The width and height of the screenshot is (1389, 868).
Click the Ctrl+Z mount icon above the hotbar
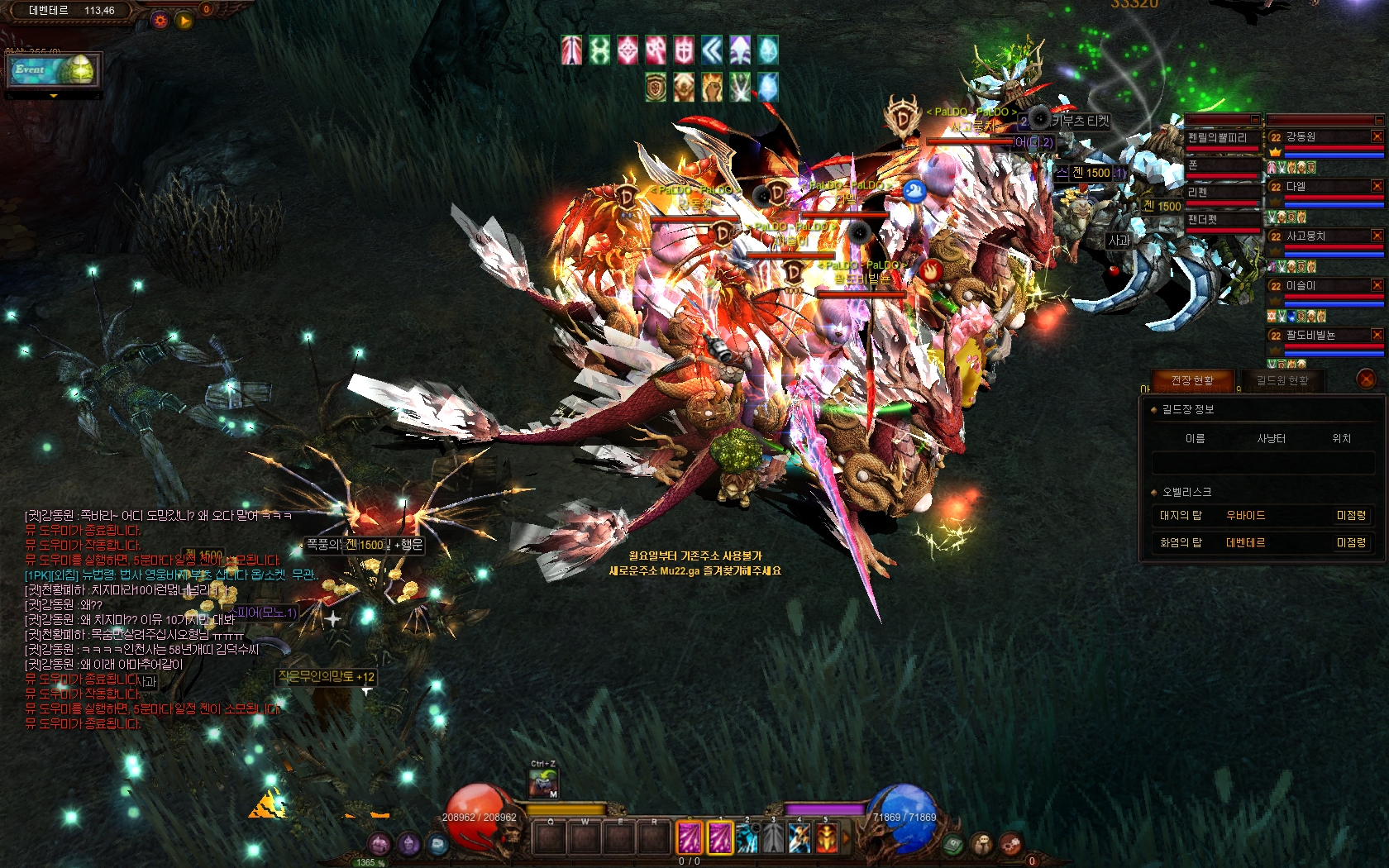[543, 783]
